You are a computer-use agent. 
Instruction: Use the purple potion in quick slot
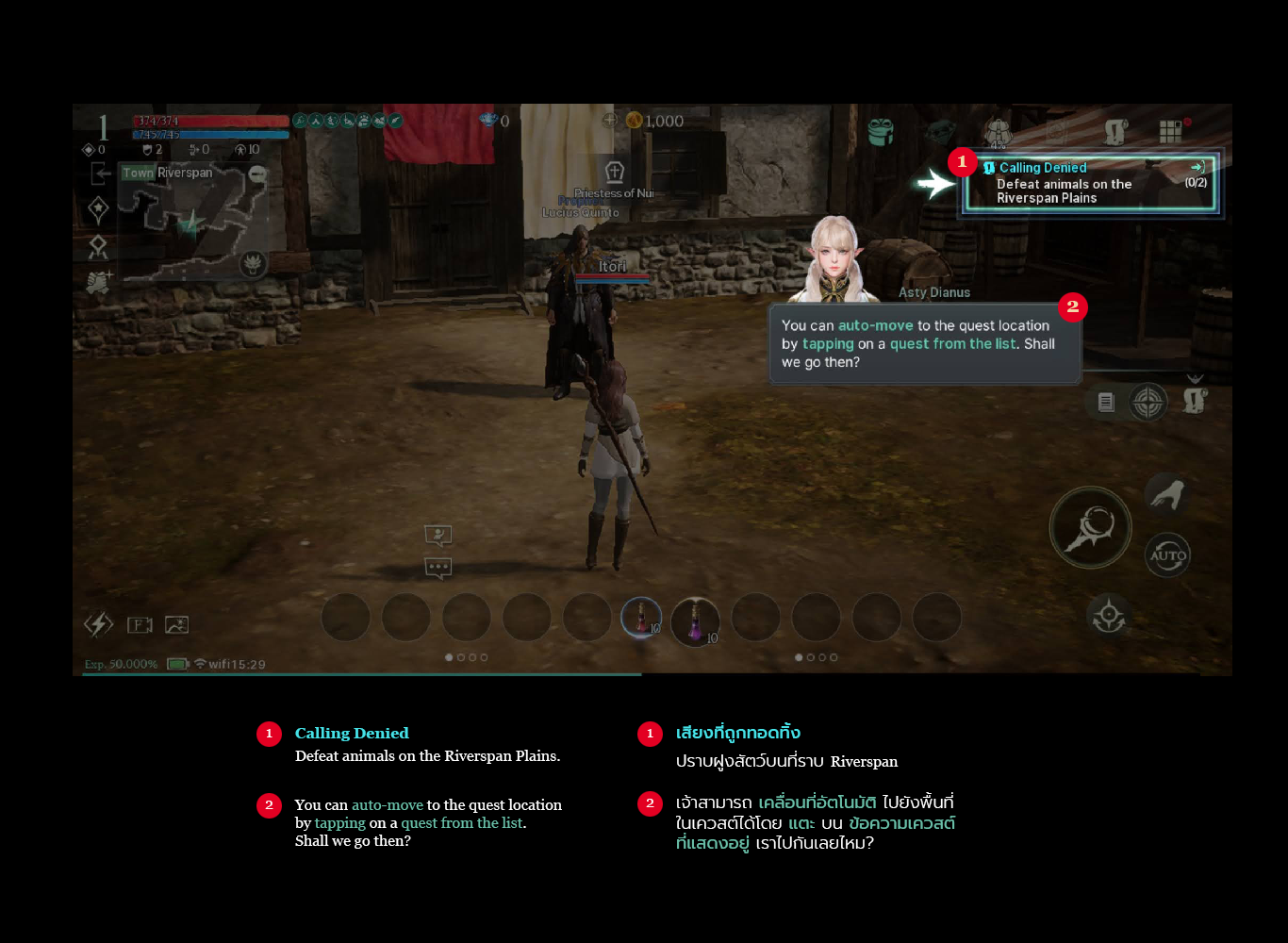tap(696, 620)
